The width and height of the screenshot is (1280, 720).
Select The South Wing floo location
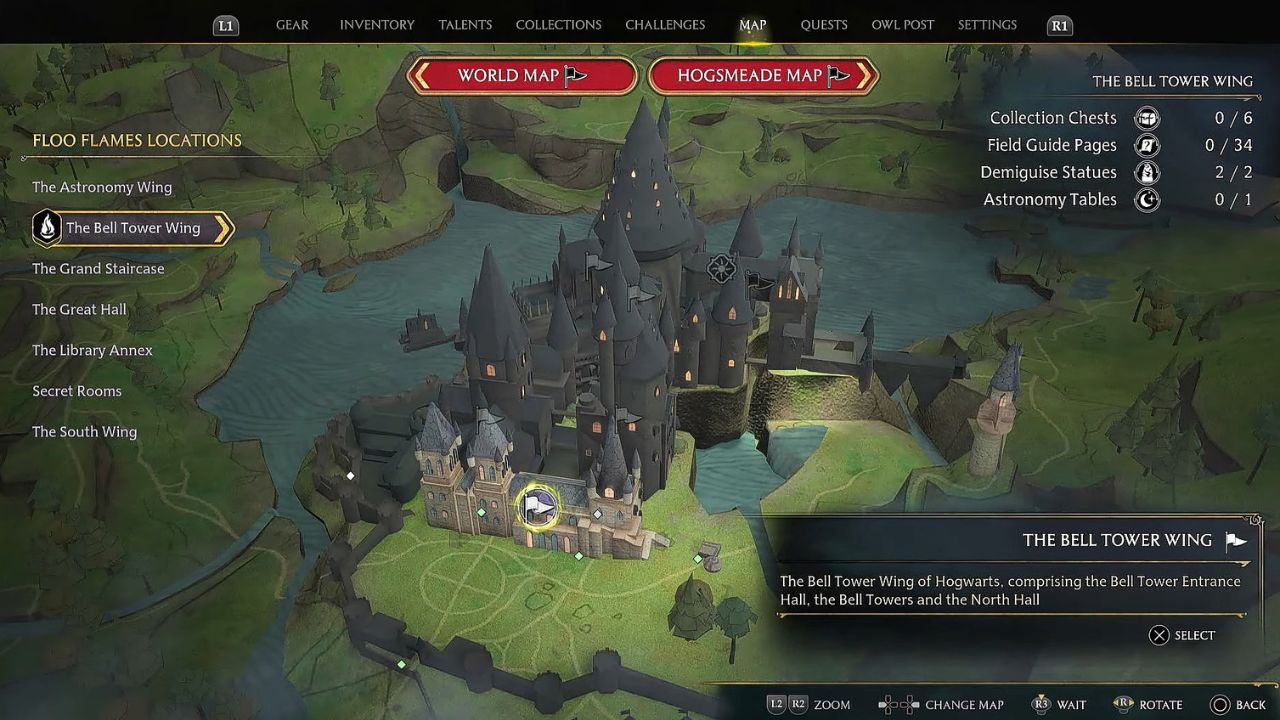[x=84, y=432]
